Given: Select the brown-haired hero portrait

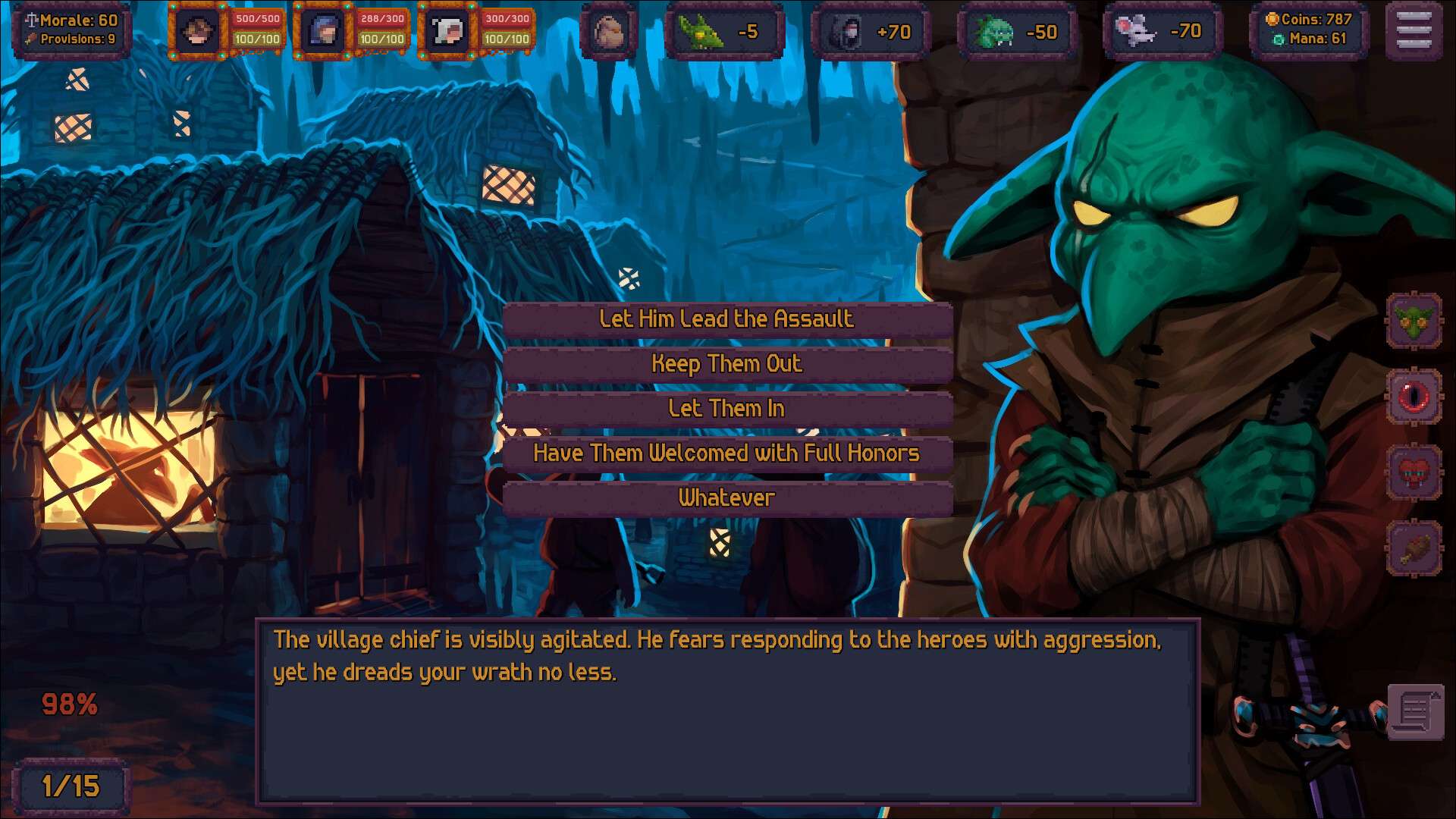Looking at the screenshot, I should 197,32.
